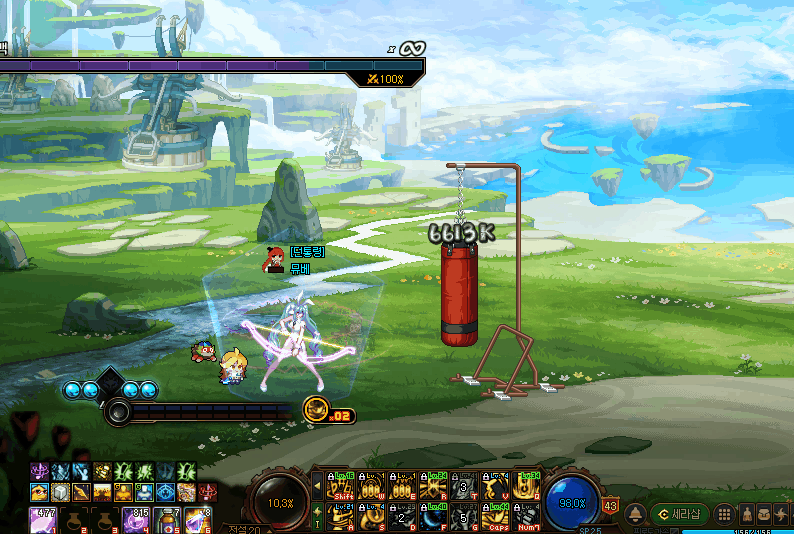Image resolution: width=794 pixels, height=534 pixels.
Task: Open the 세라샵 cash shop
Action: coord(680,513)
